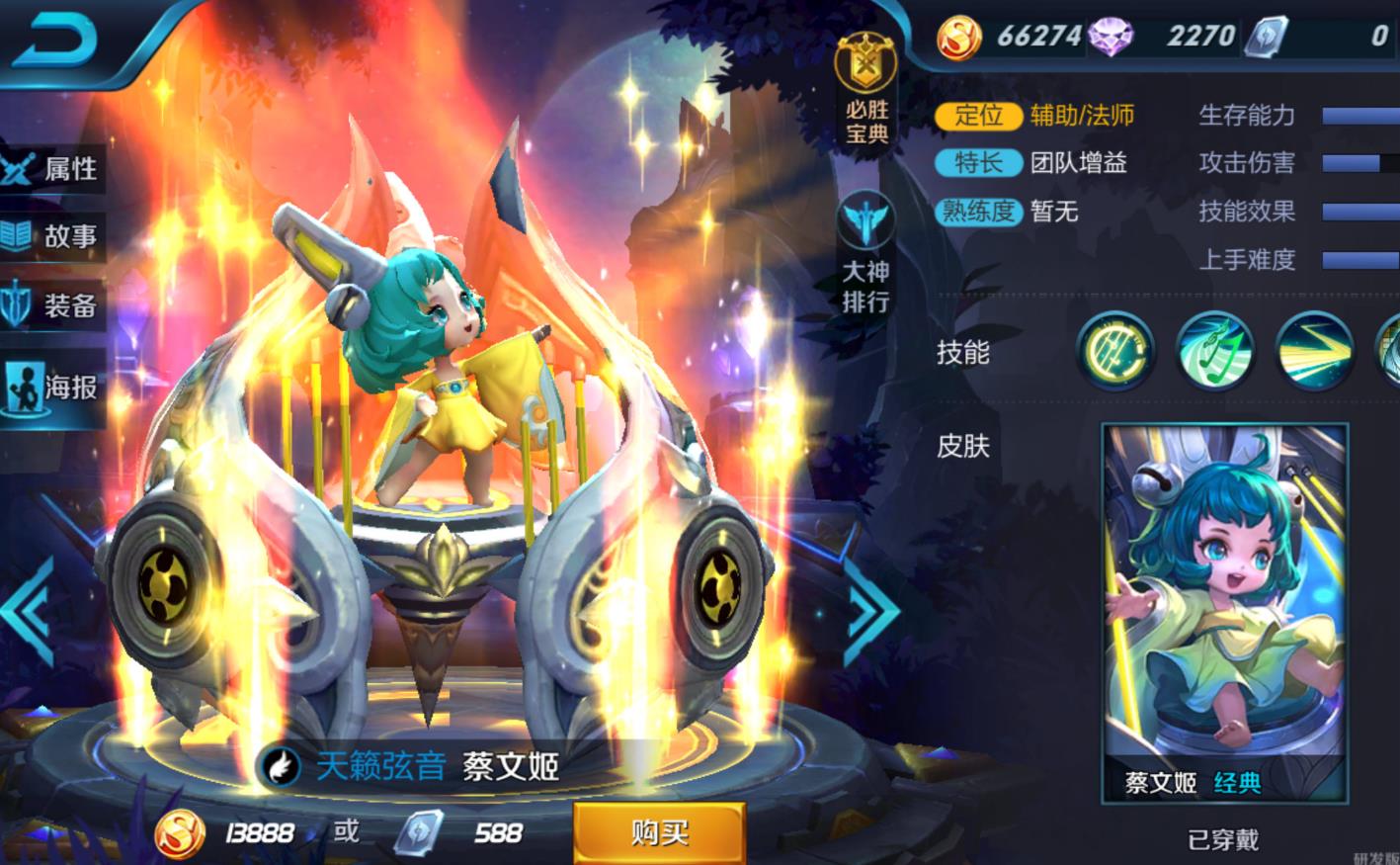Screen dimensions: 1400x865
Task: Open the 属性 attributes tab
Action: [x=54, y=168]
